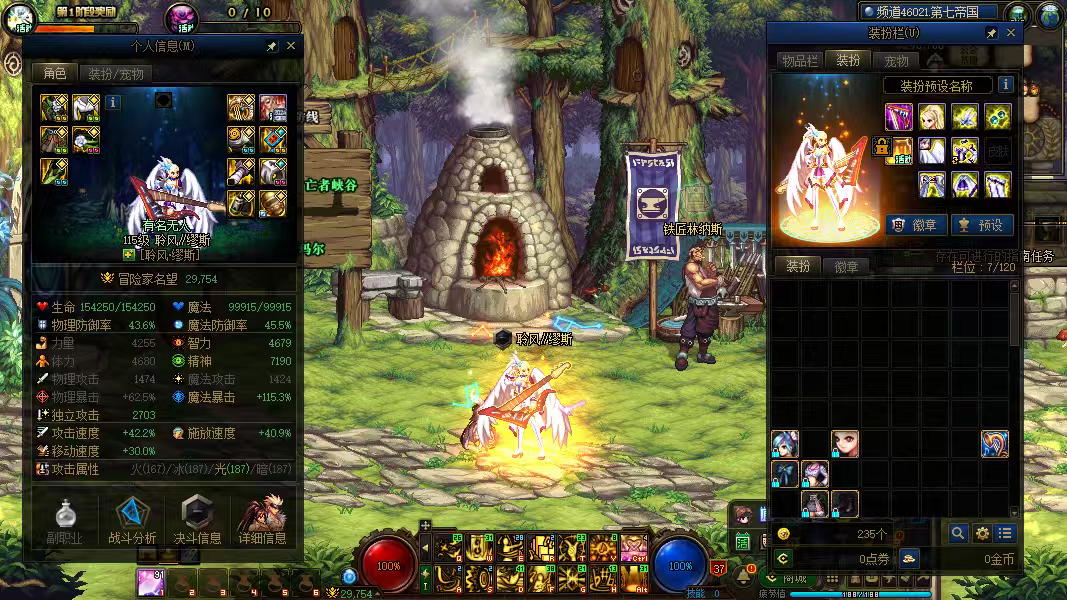Close the 装扮栏 avatar window

coord(1011,33)
